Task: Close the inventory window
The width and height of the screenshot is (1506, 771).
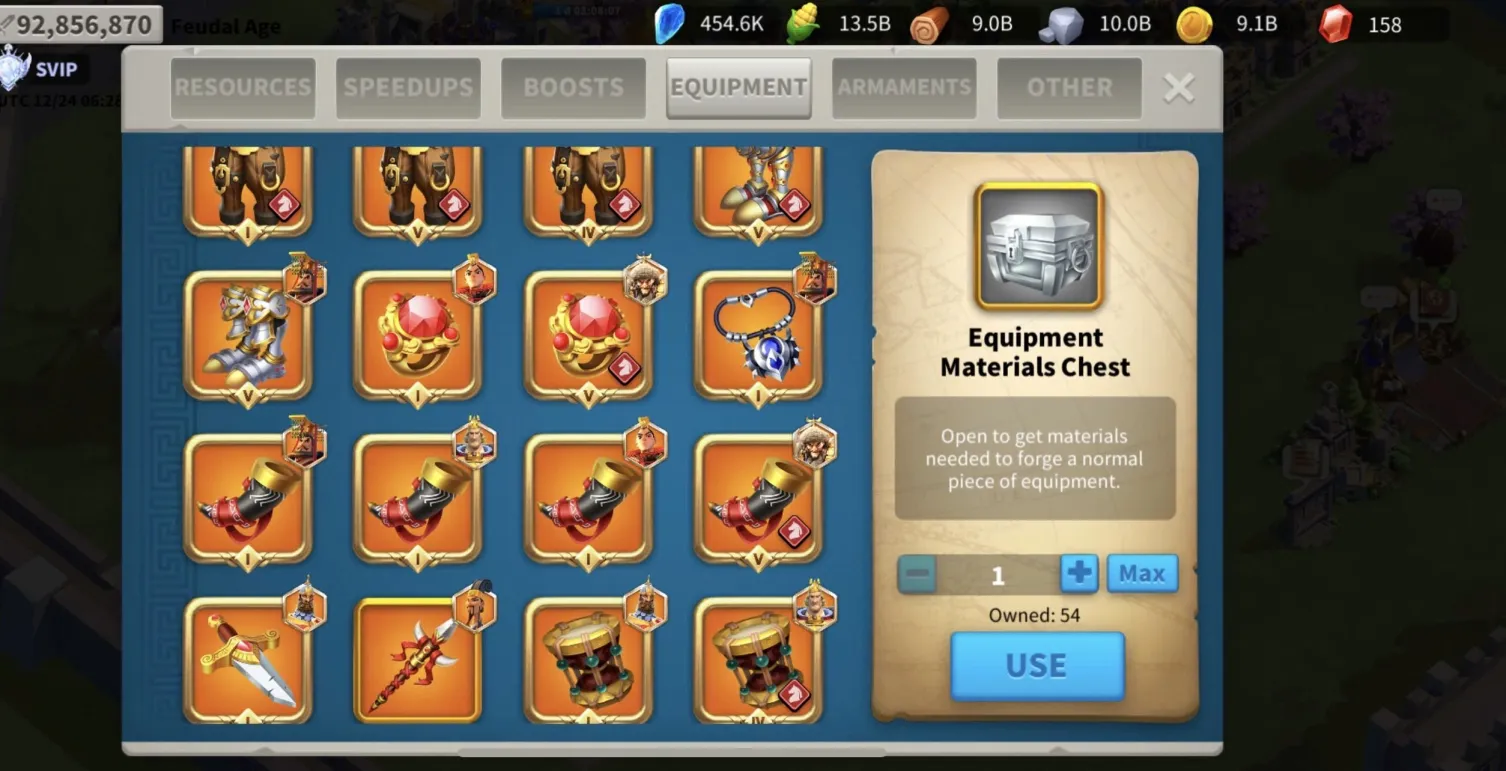Action: [1179, 88]
